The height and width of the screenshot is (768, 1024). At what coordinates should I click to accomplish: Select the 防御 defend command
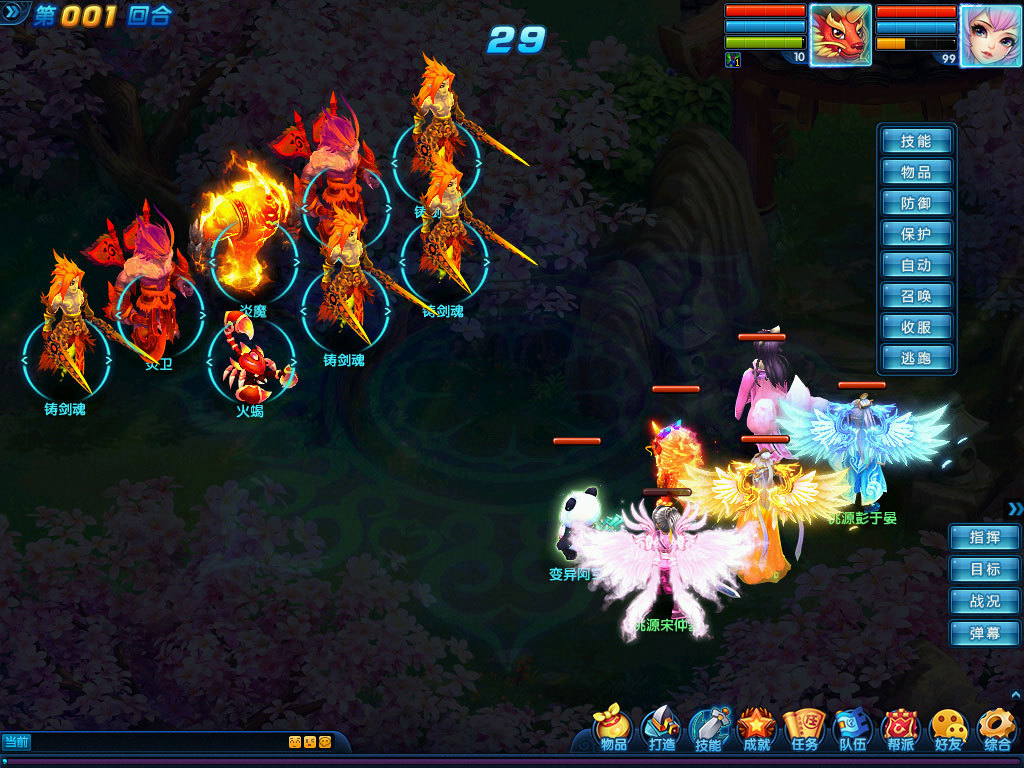[916, 203]
